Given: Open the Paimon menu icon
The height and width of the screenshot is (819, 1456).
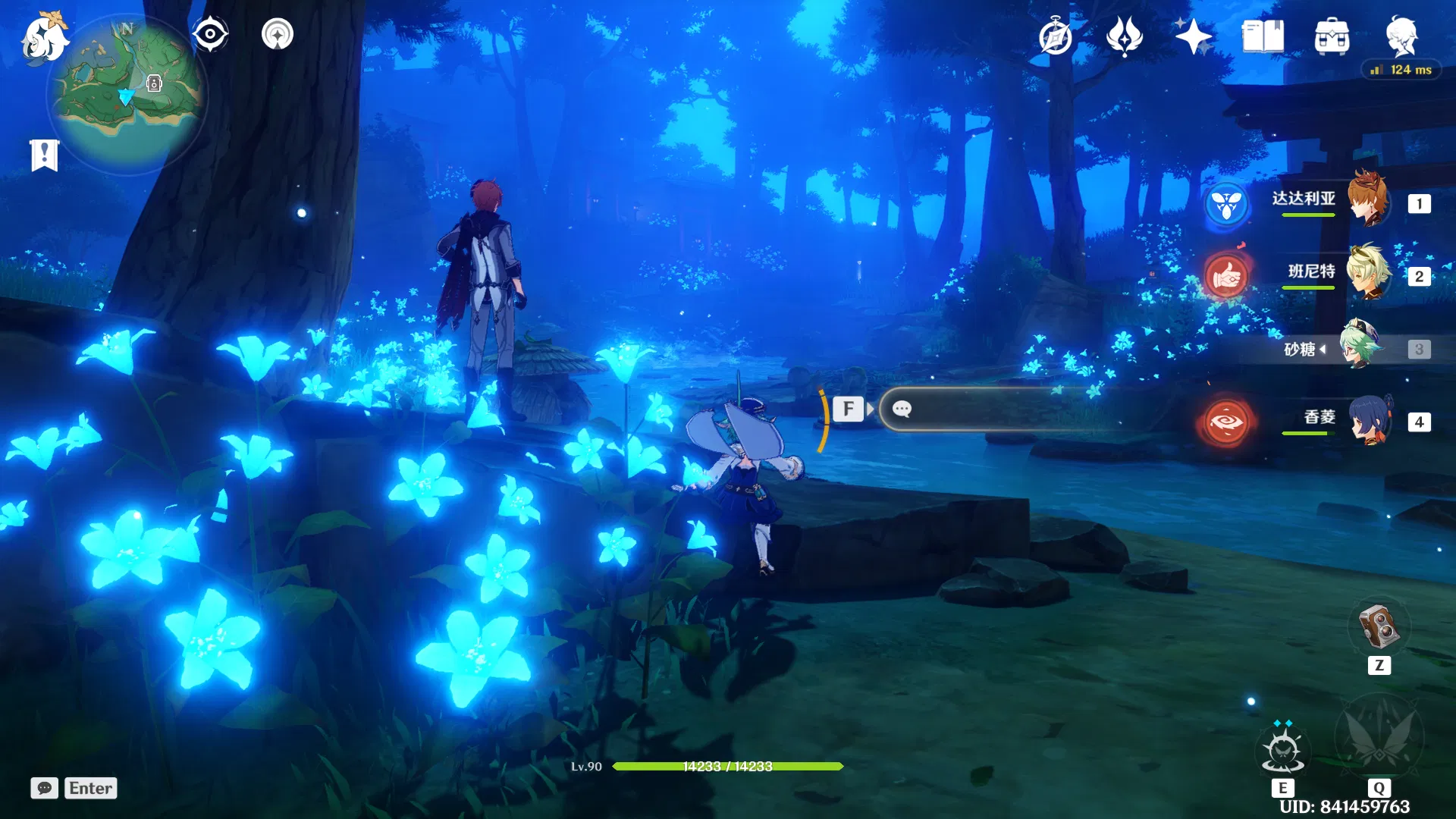Looking at the screenshot, I should click(44, 38).
